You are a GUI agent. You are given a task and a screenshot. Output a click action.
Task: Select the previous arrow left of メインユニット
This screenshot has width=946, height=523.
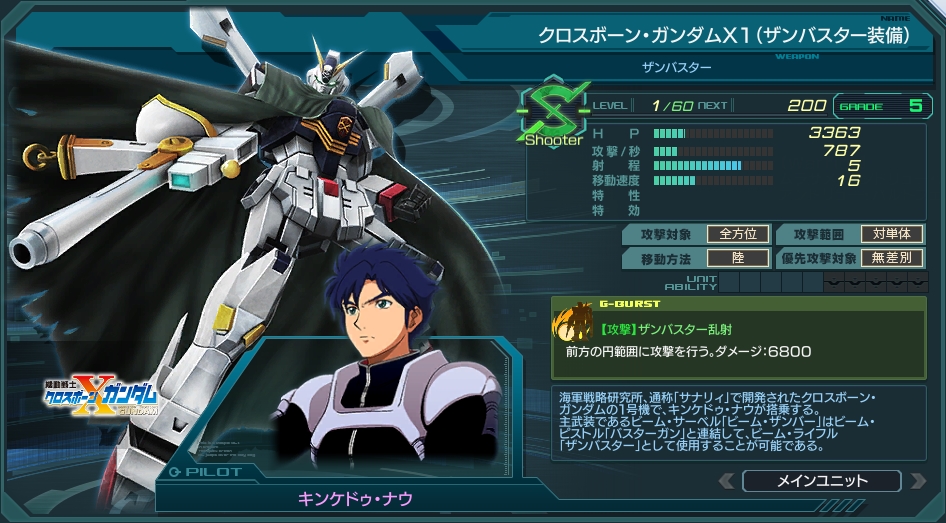[726, 481]
